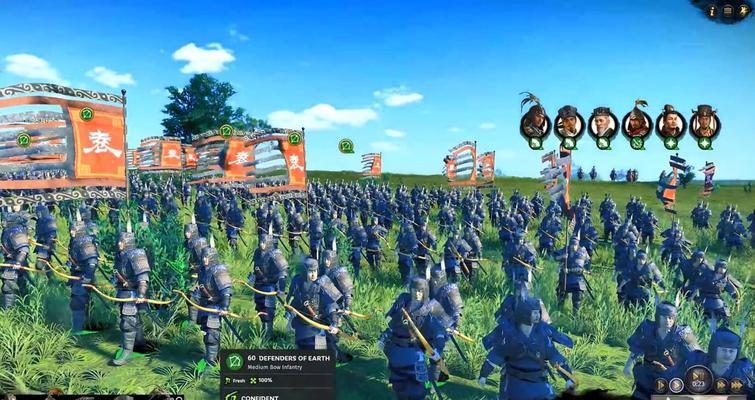The height and width of the screenshot is (400, 755).
Task: Set battle speed to normal play
Action: tap(677, 385)
